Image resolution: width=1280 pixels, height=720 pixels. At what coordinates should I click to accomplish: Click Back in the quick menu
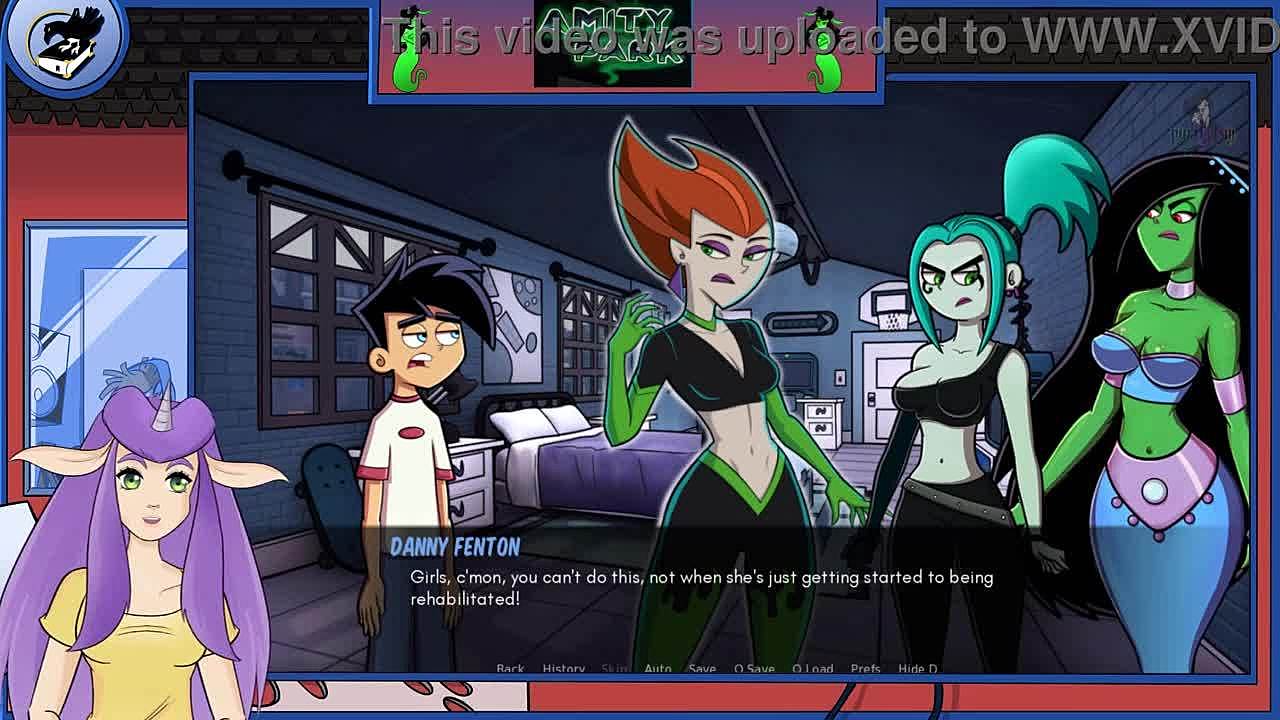[x=510, y=668]
